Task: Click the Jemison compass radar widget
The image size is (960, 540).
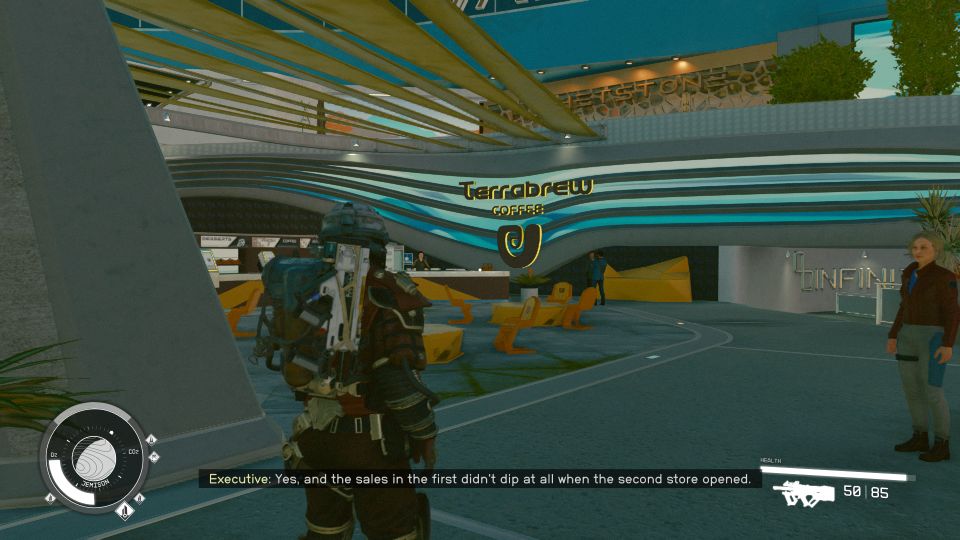Action: point(95,457)
